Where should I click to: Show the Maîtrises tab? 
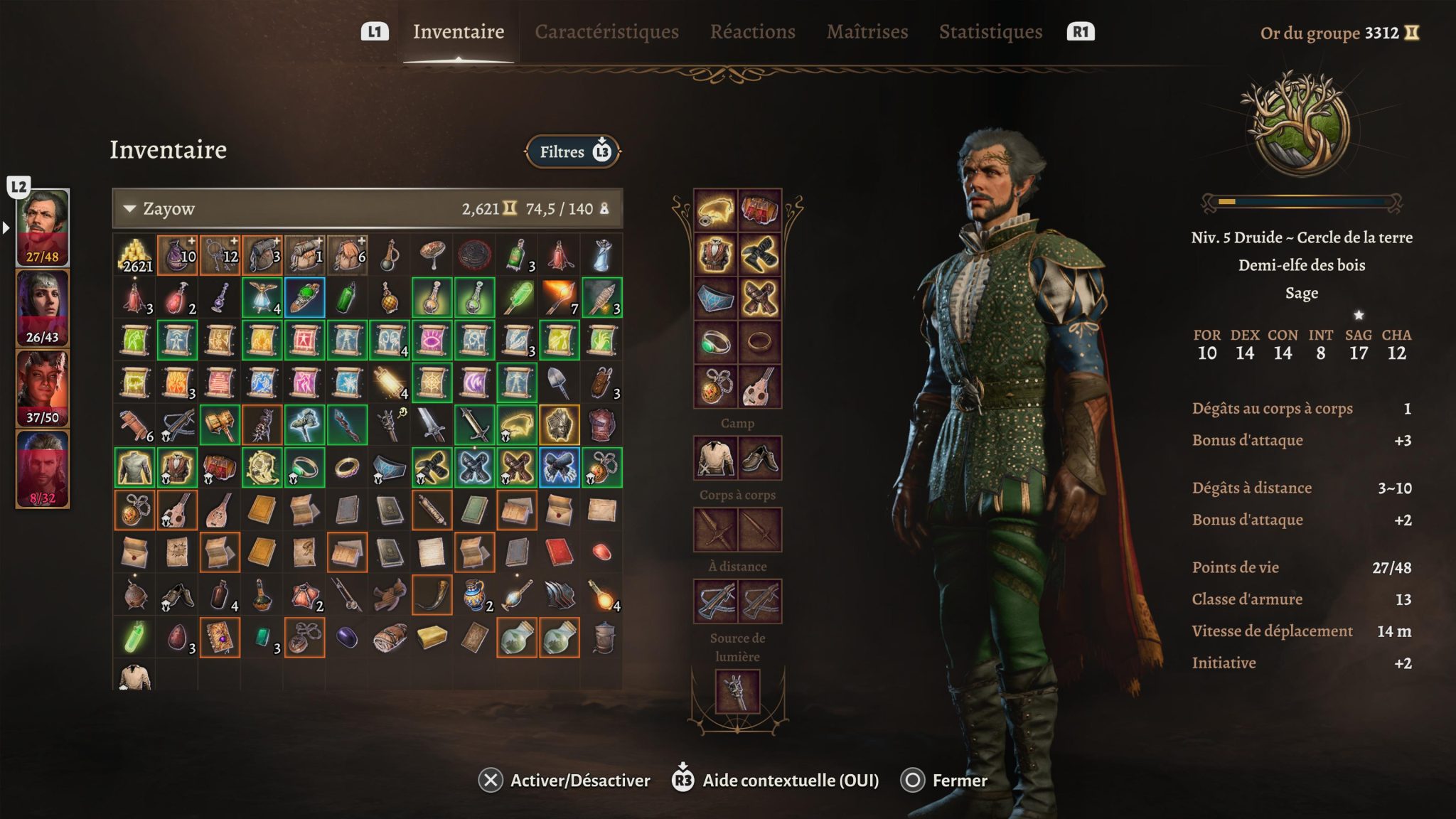tap(867, 32)
